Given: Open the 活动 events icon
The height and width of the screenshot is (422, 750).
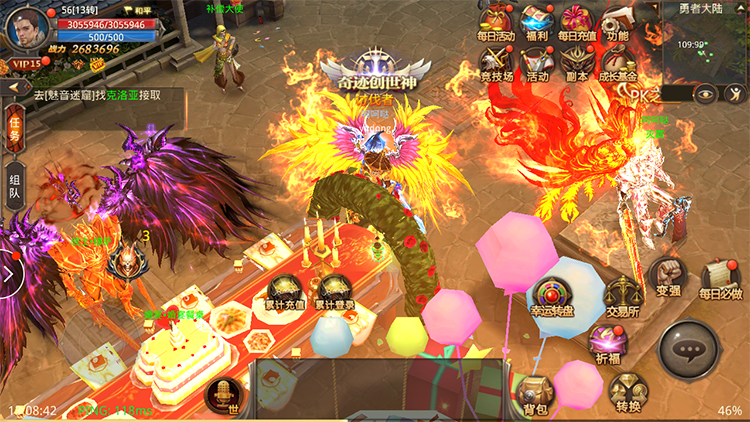Looking at the screenshot, I should pos(537,62).
